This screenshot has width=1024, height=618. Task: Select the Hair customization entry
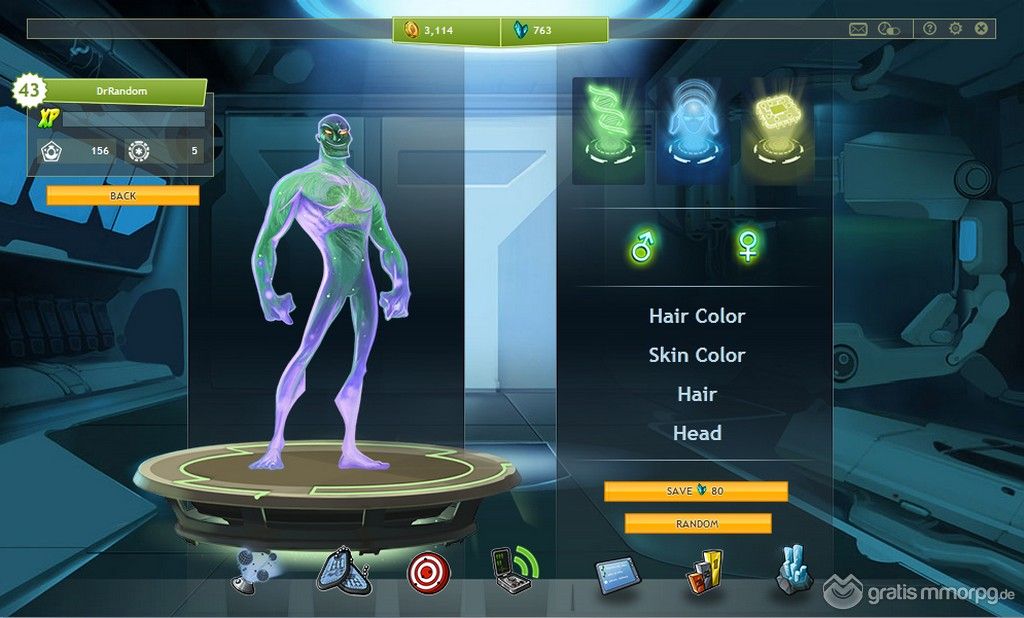click(x=697, y=394)
